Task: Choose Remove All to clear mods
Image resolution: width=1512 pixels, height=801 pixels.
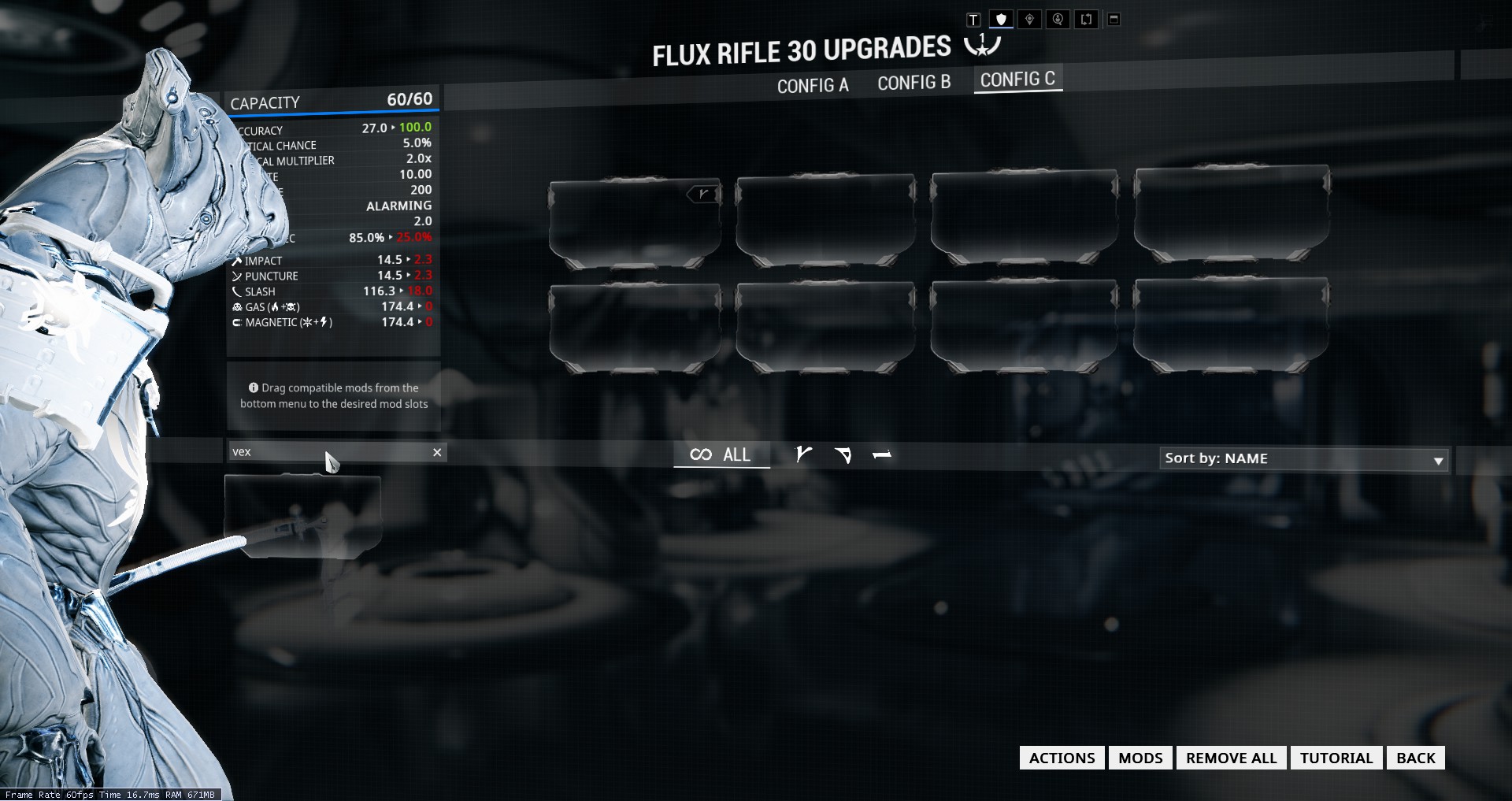Action: 1231,758
